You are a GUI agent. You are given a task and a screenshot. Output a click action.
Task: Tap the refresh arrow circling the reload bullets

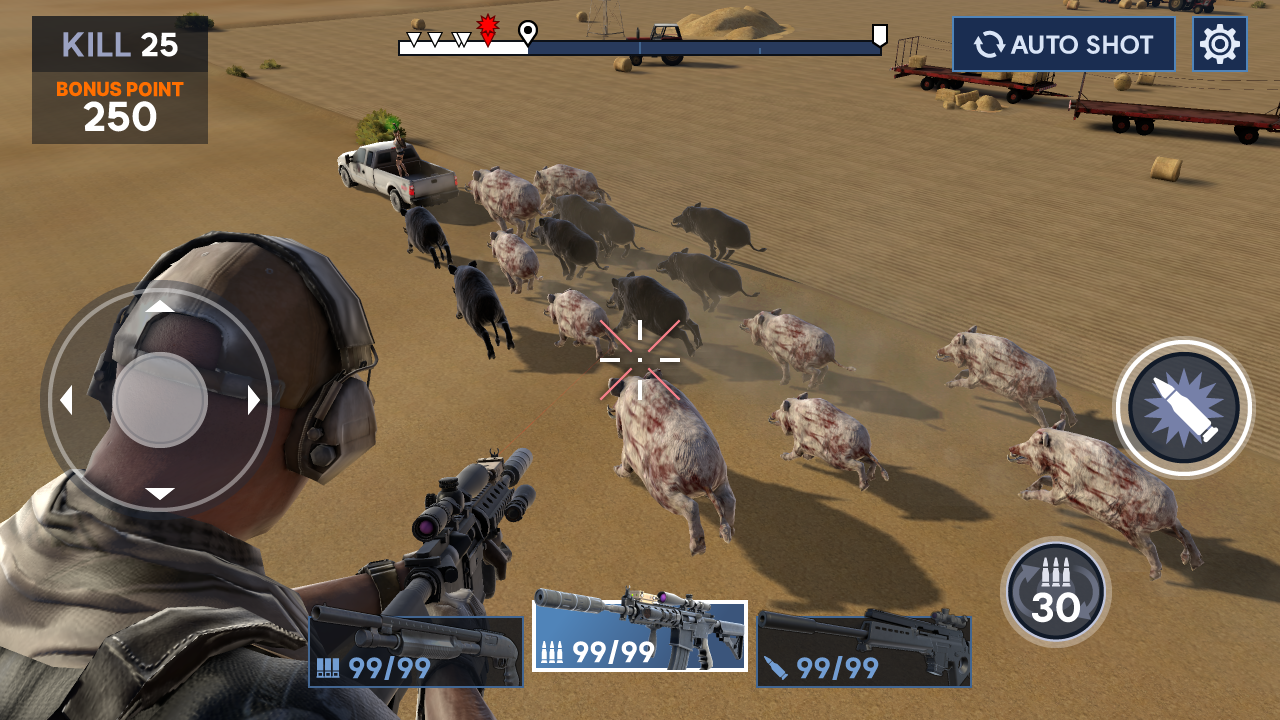(1057, 590)
